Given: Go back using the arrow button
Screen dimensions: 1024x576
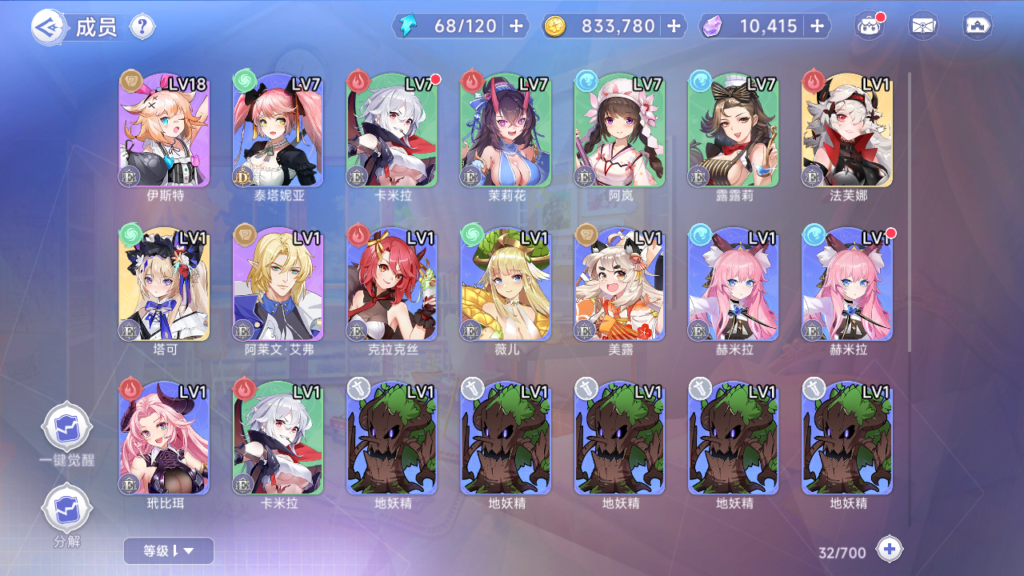Looking at the screenshot, I should [48, 26].
